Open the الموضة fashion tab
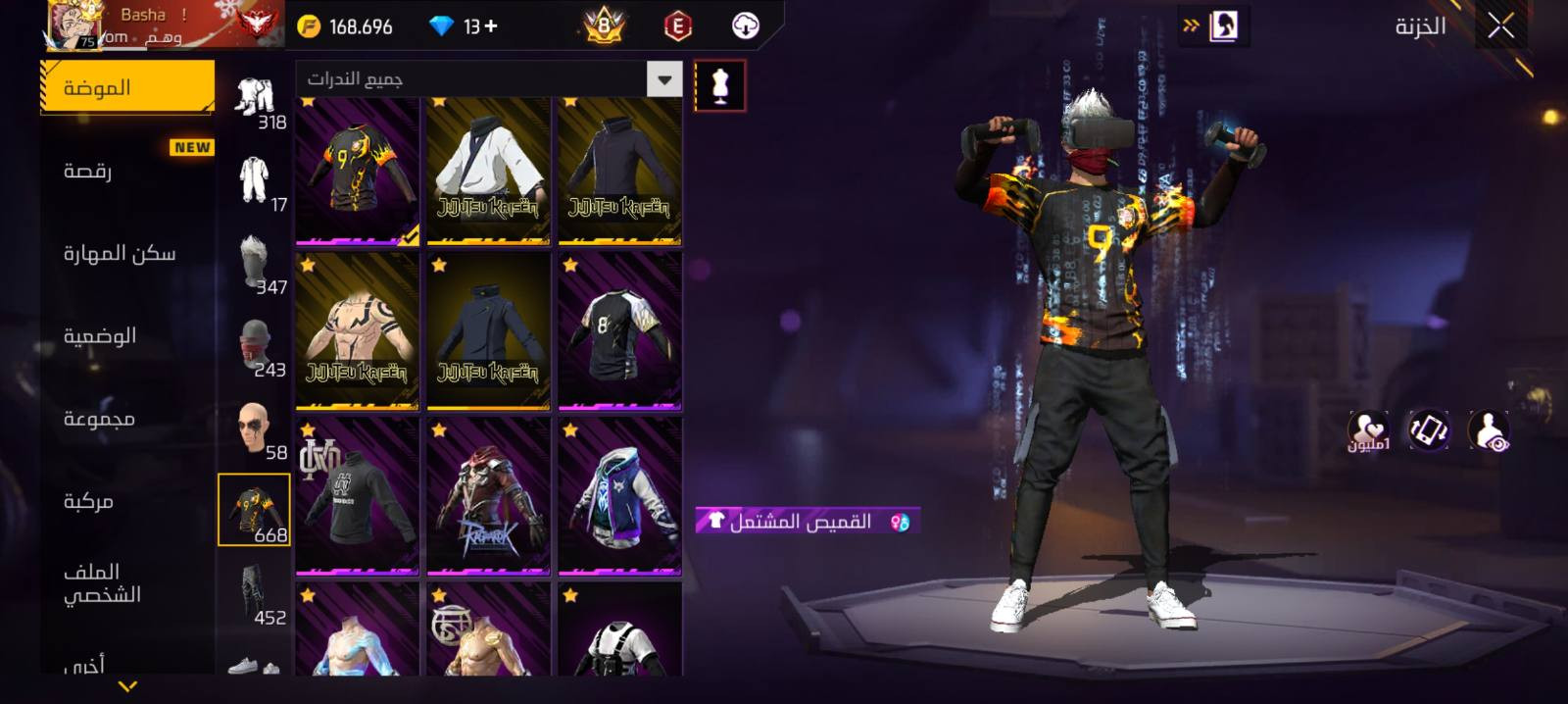This screenshot has width=1568, height=704. pos(126,87)
